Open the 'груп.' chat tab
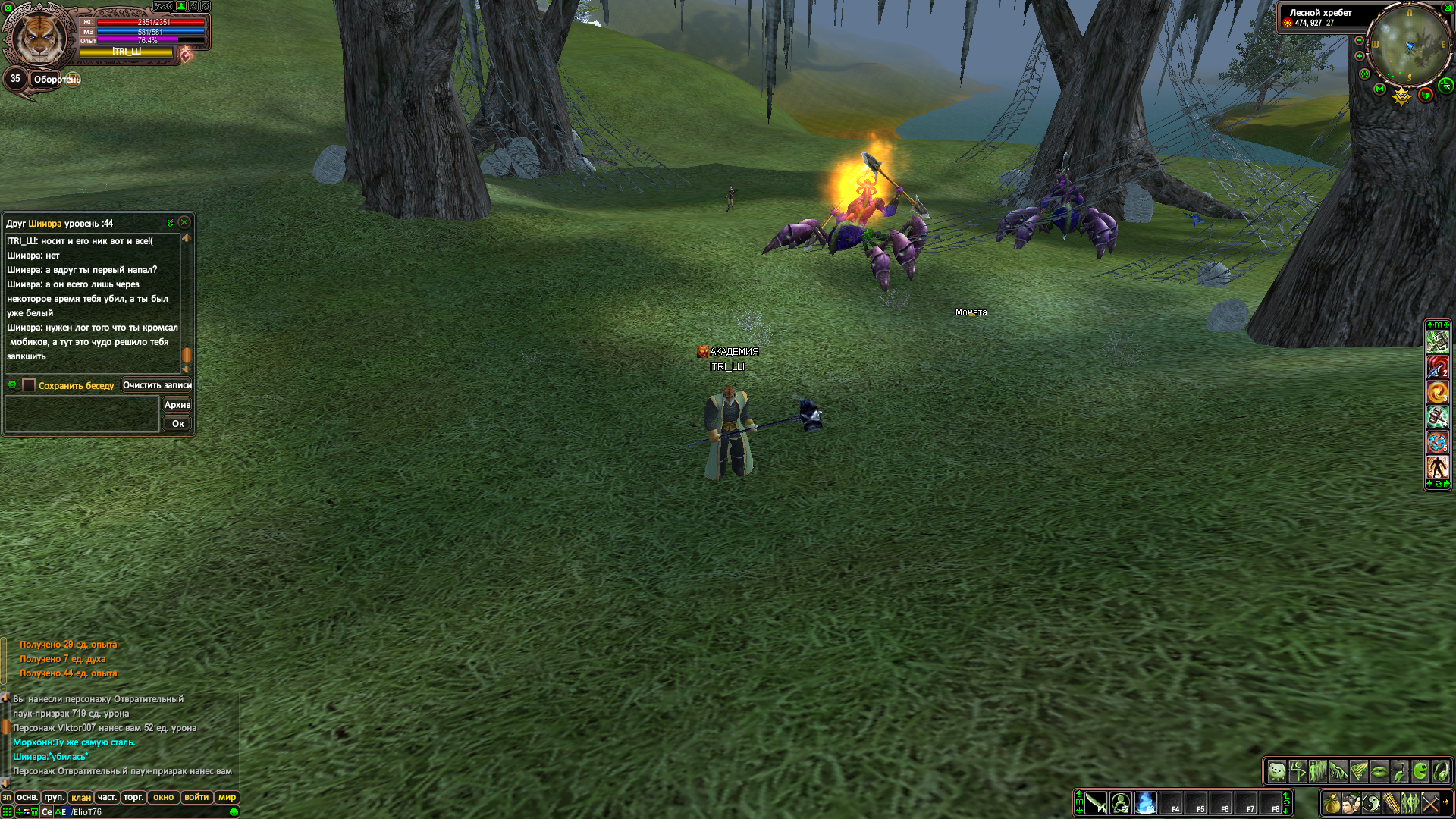This screenshot has width=1456, height=819. coord(54,797)
